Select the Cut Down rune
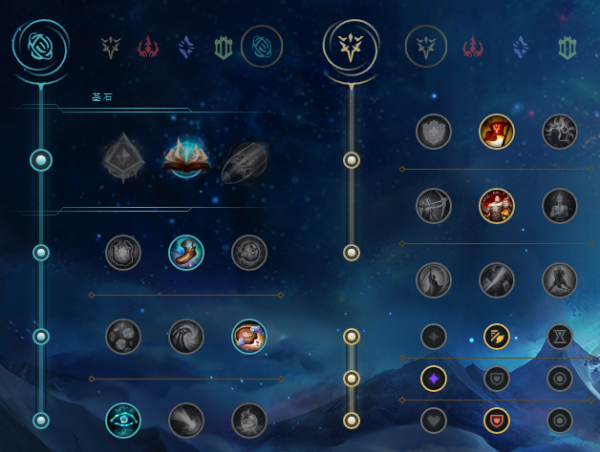 click(x=496, y=278)
